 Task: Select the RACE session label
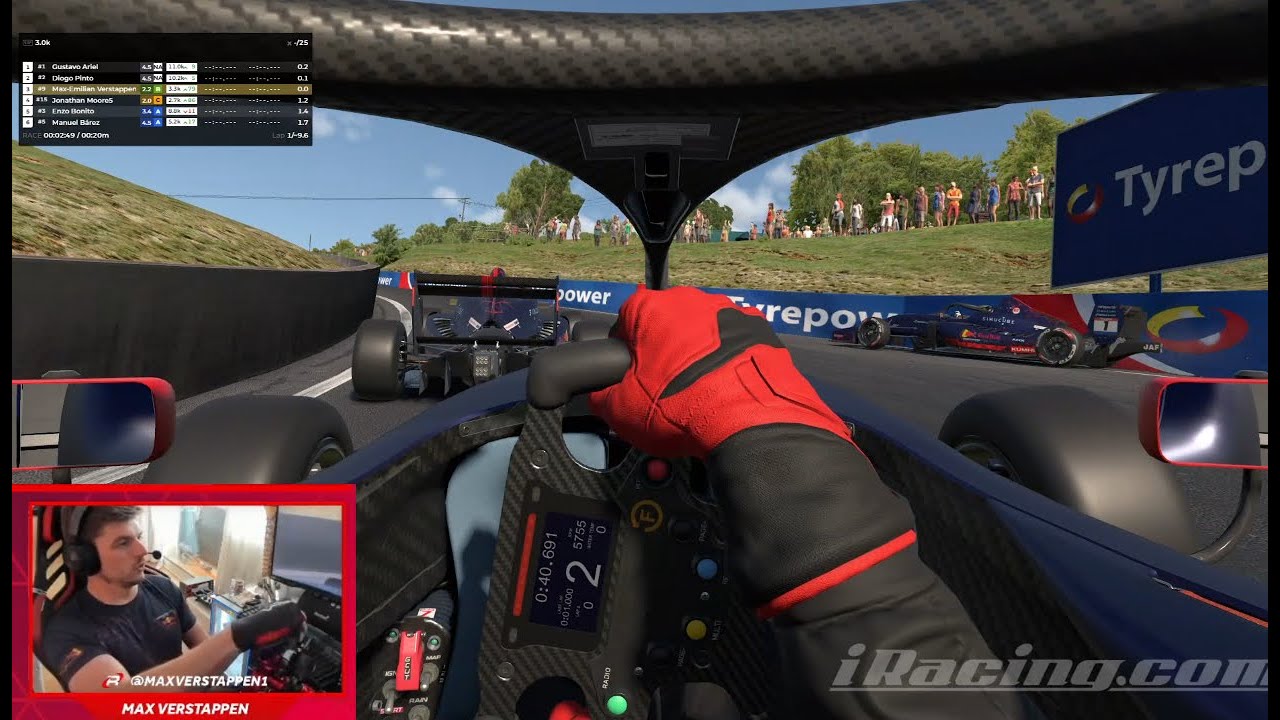coord(30,136)
